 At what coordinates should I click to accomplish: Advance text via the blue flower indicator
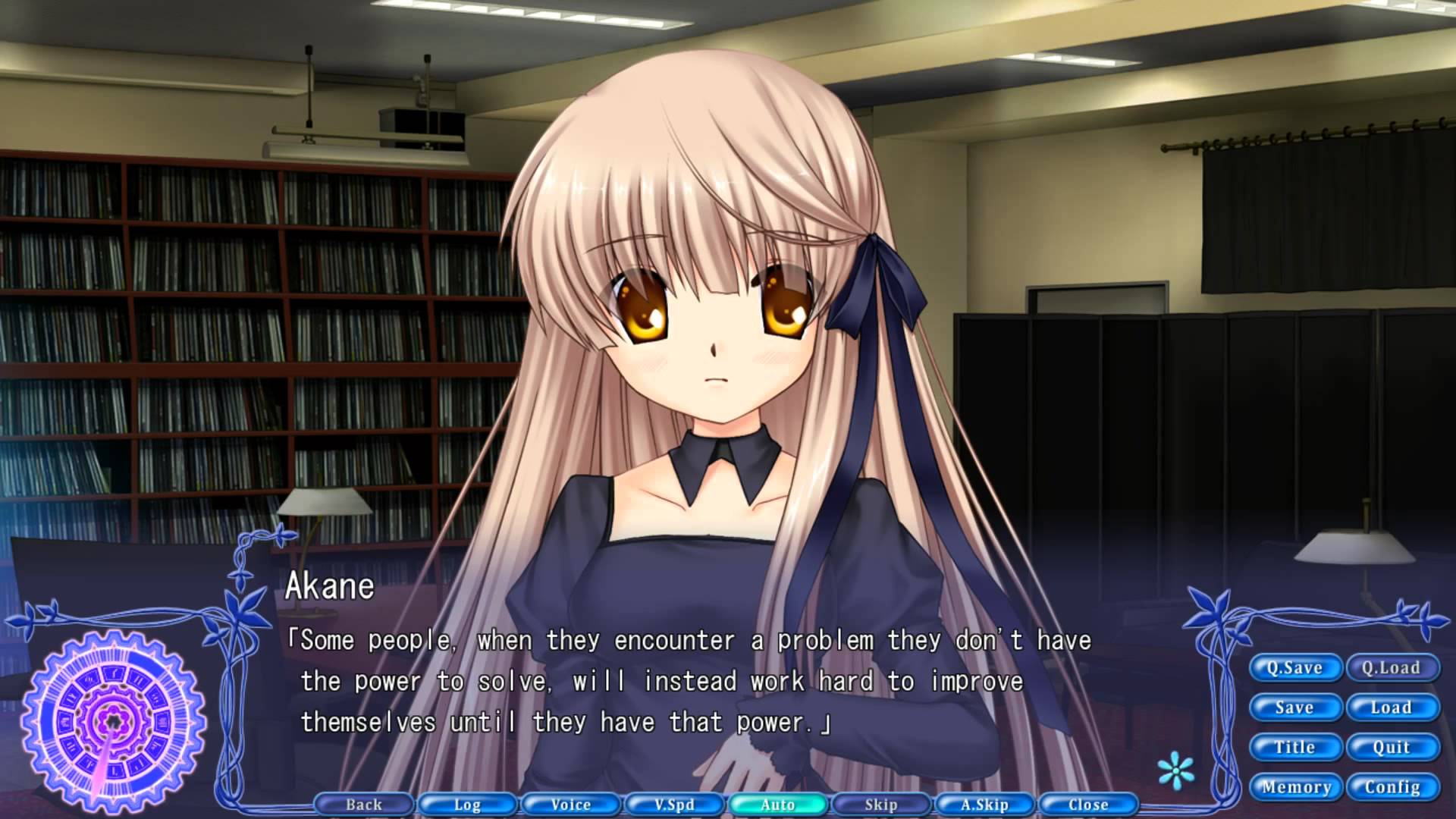click(1176, 771)
